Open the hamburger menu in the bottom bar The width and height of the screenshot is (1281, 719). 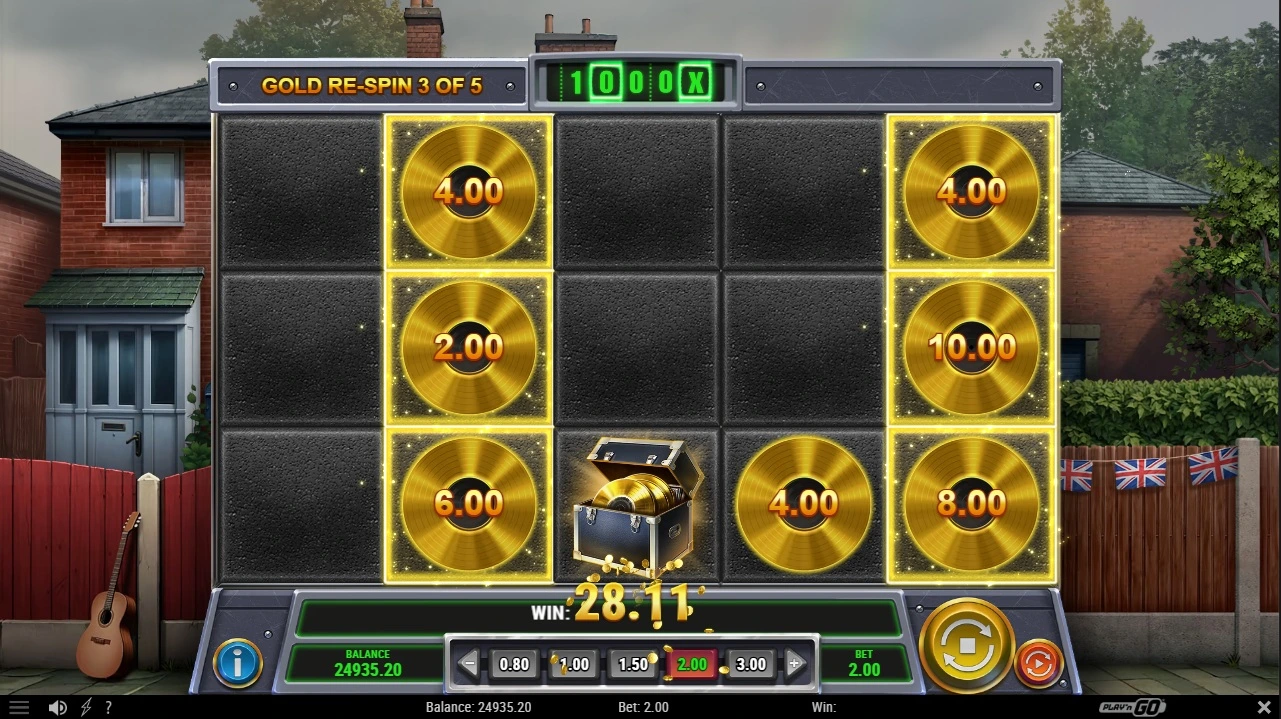point(19,707)
